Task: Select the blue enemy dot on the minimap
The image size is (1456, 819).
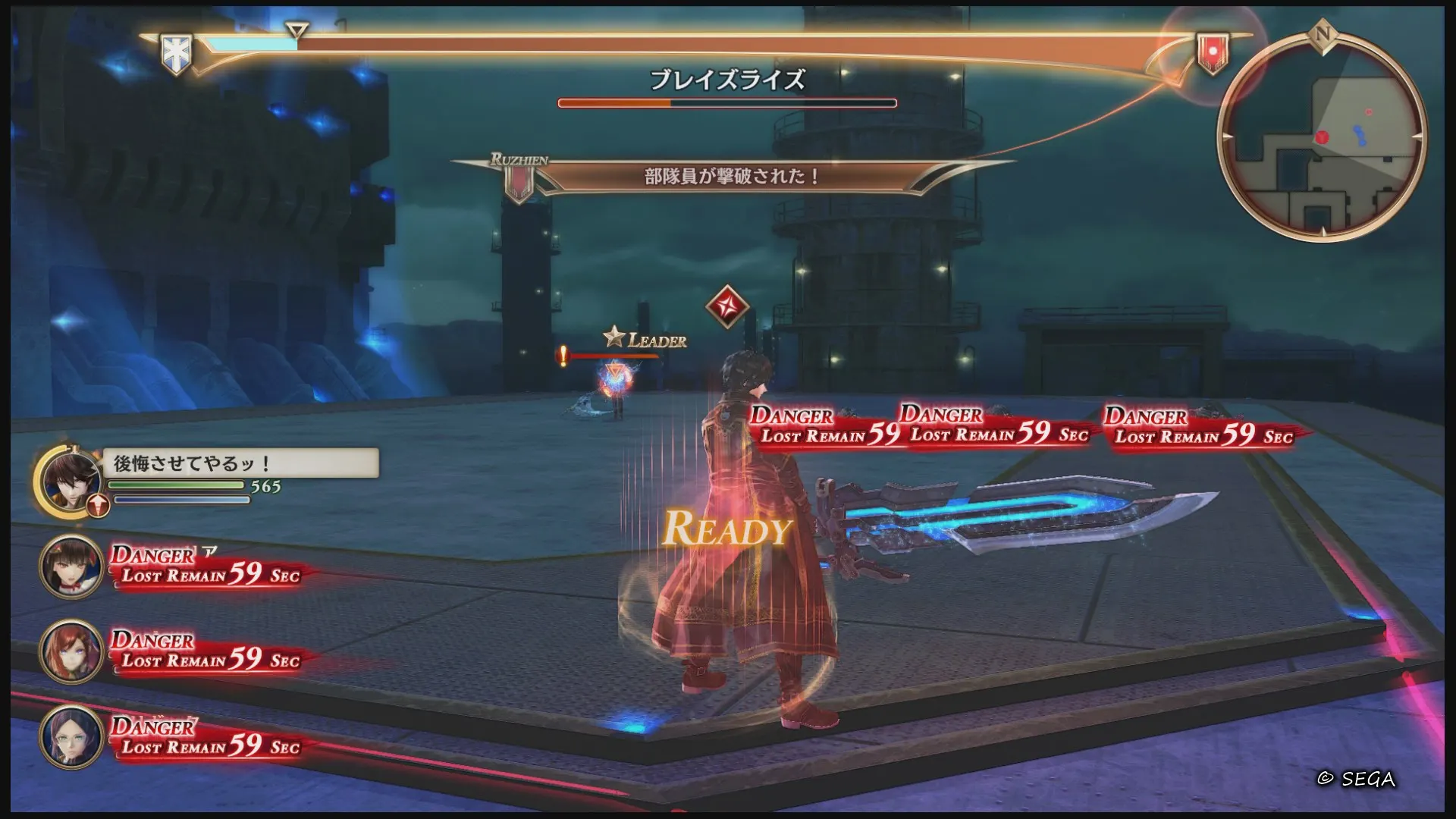Action: click(1360, 135)
